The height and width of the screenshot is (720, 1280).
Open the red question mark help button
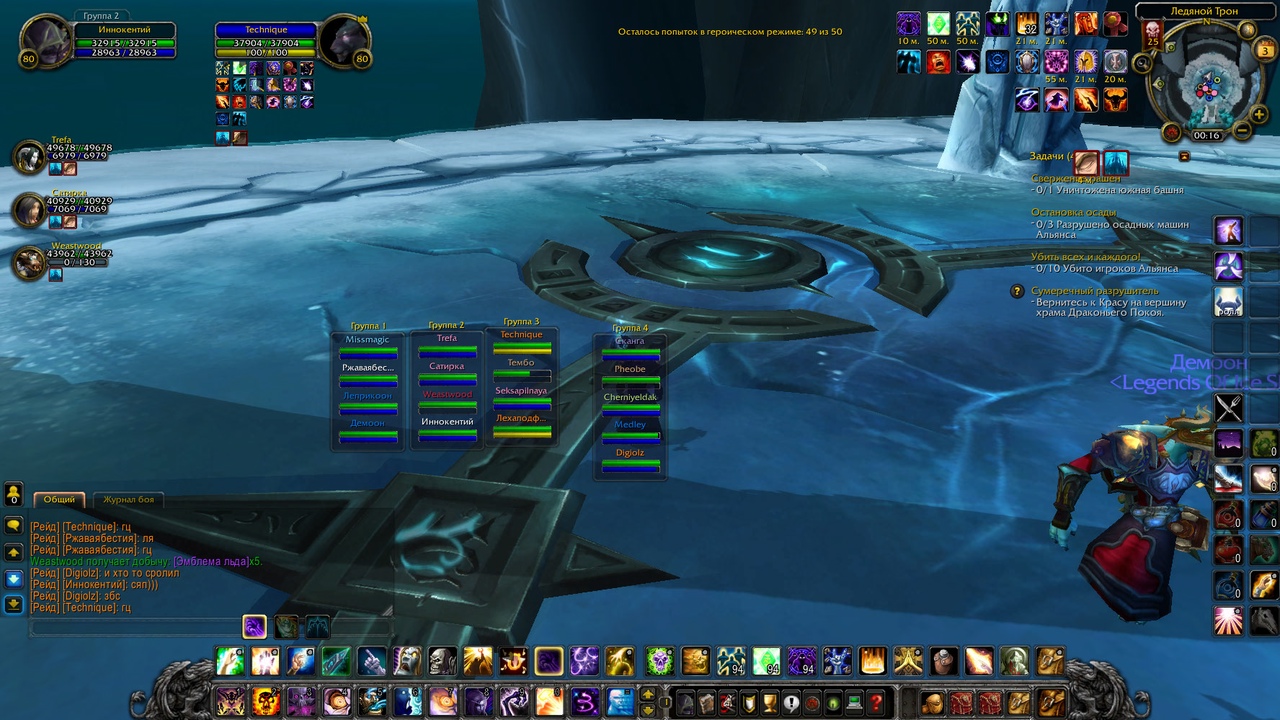coord(876,702)
